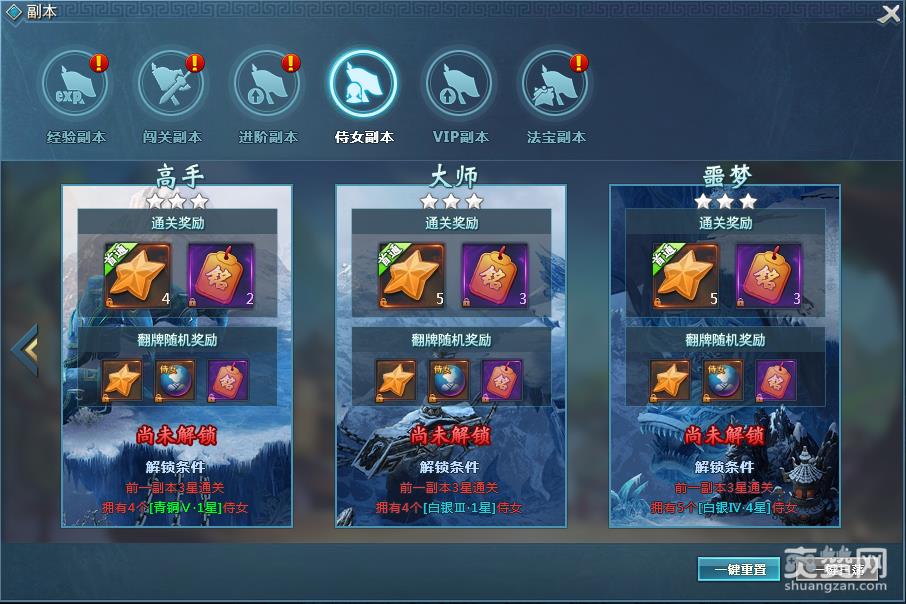Open the 经验副本 experience dungeon tab
Screen dimensions: 906x604
tap(75, 85)
